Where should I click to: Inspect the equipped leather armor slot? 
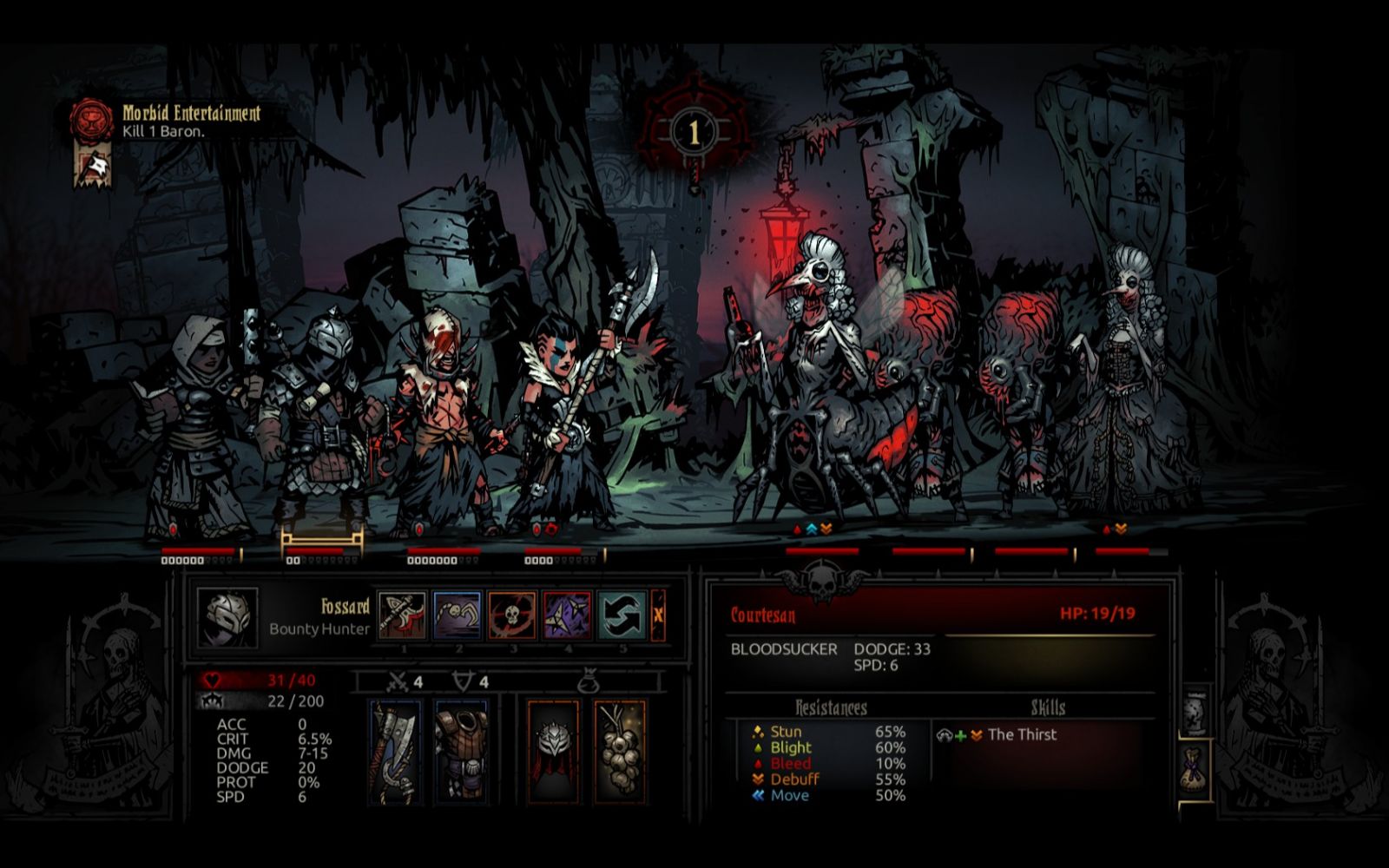pyautogui.click(x=461, y=751)
